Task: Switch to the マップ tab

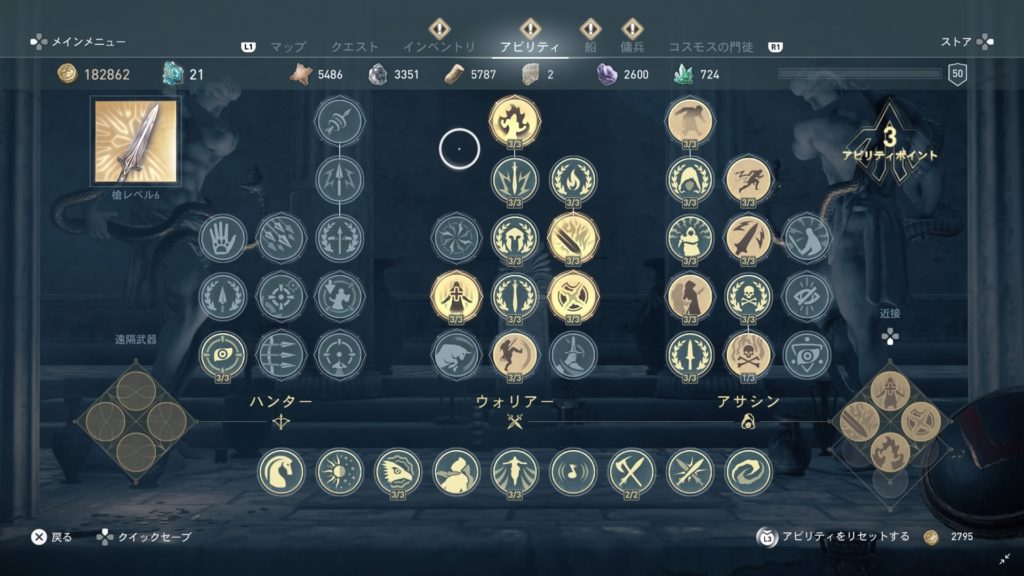Action: click(x=287, y=46)
